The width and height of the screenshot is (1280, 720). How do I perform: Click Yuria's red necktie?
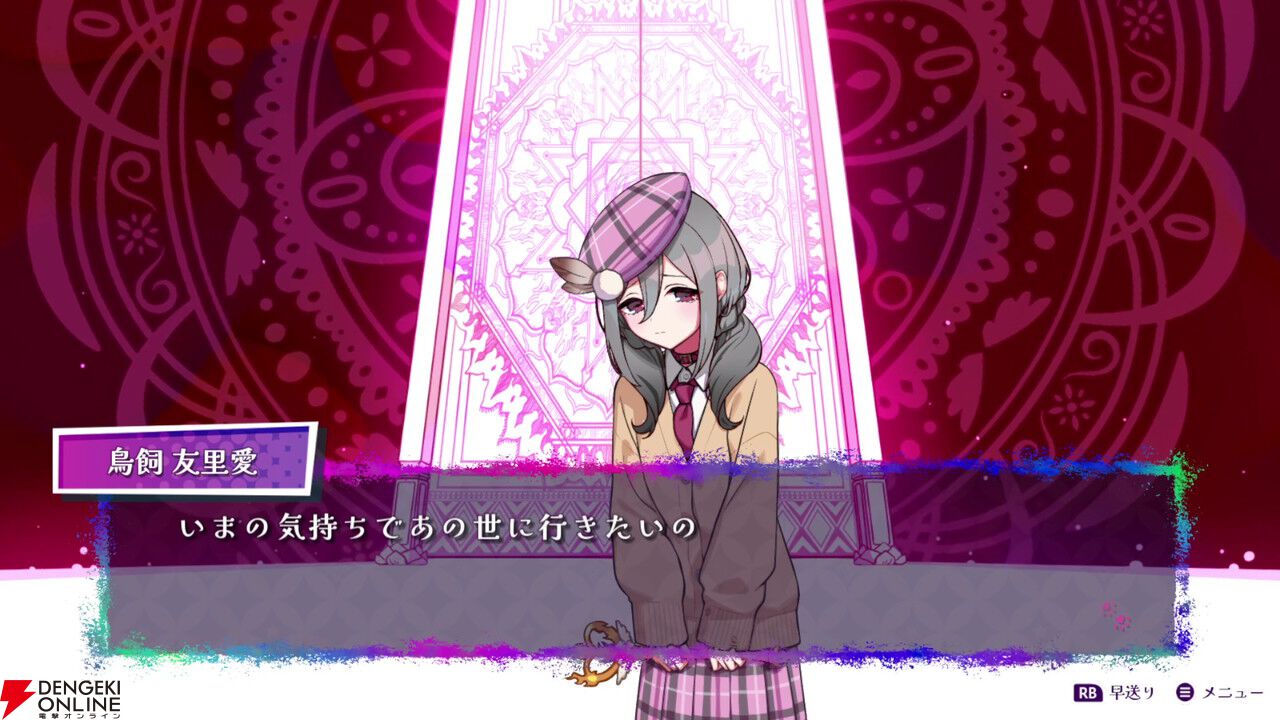[x=683, y=415]
